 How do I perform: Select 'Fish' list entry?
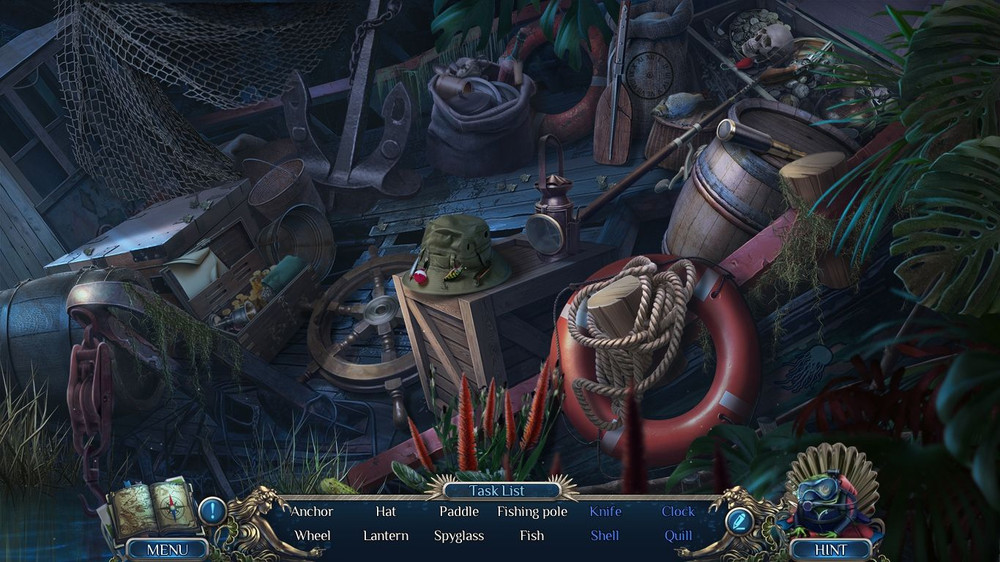coord(532,535)
